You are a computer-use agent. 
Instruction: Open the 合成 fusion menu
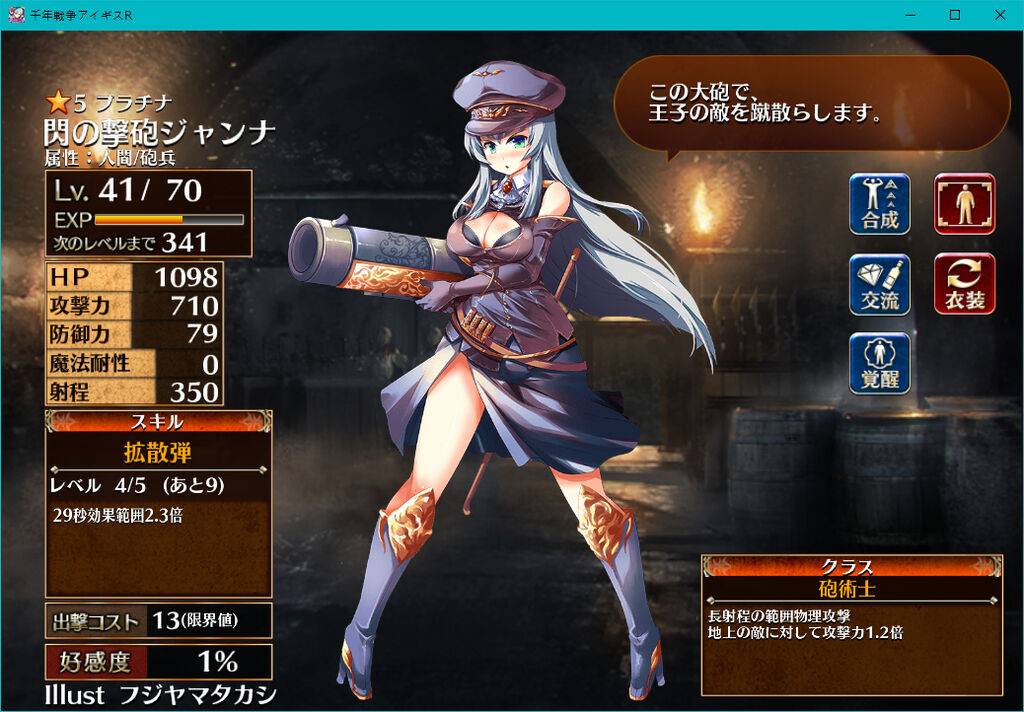click(x=880, y=204)
